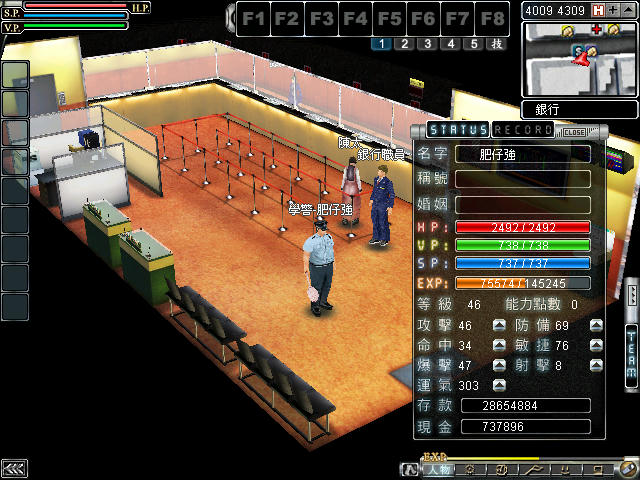Toggle the red H button above minimap

point(598,10)
